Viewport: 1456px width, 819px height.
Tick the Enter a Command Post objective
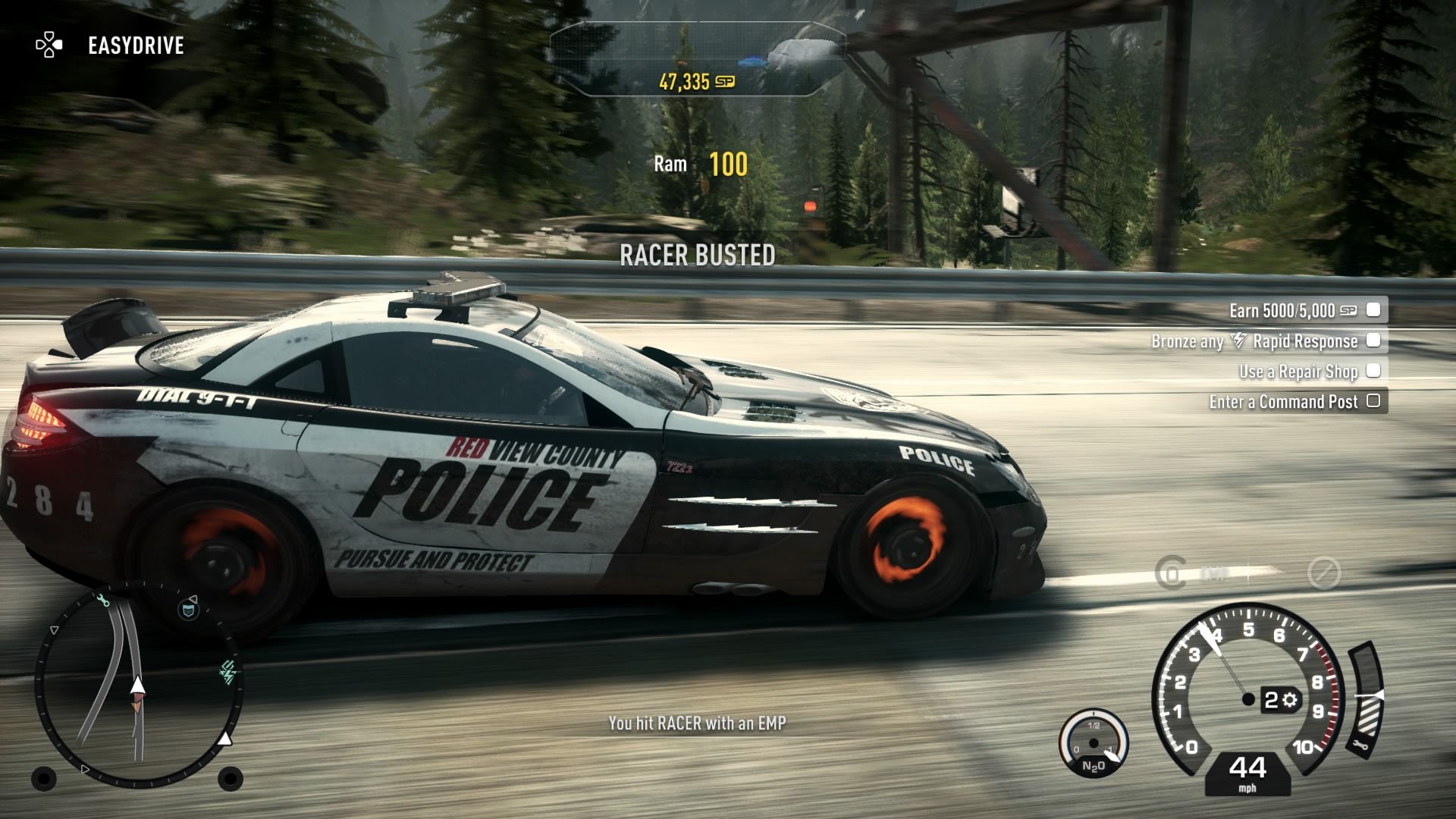pyautogui.click(x=1373, y=401)
